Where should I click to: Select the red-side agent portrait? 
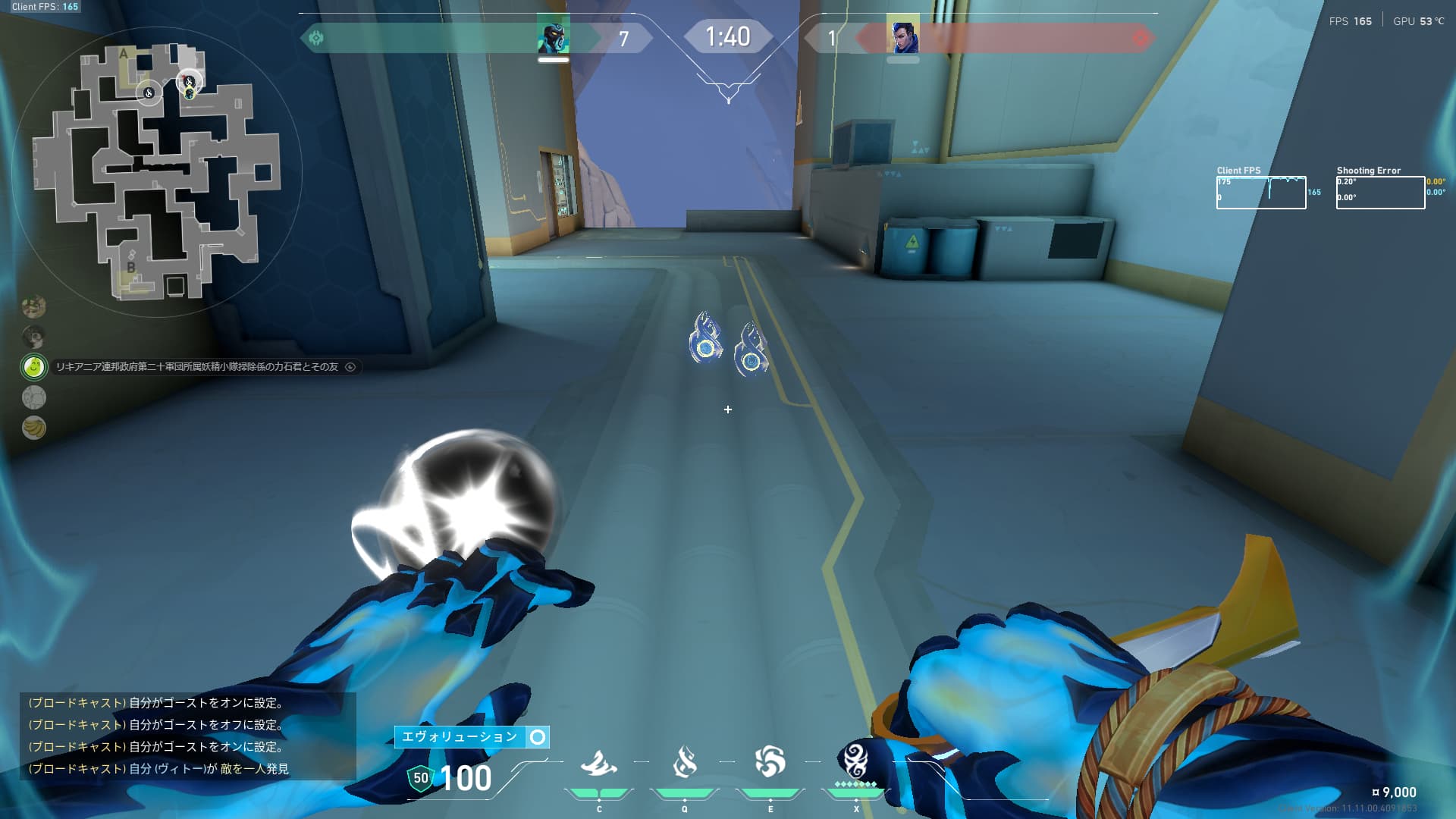click(902, 36)
